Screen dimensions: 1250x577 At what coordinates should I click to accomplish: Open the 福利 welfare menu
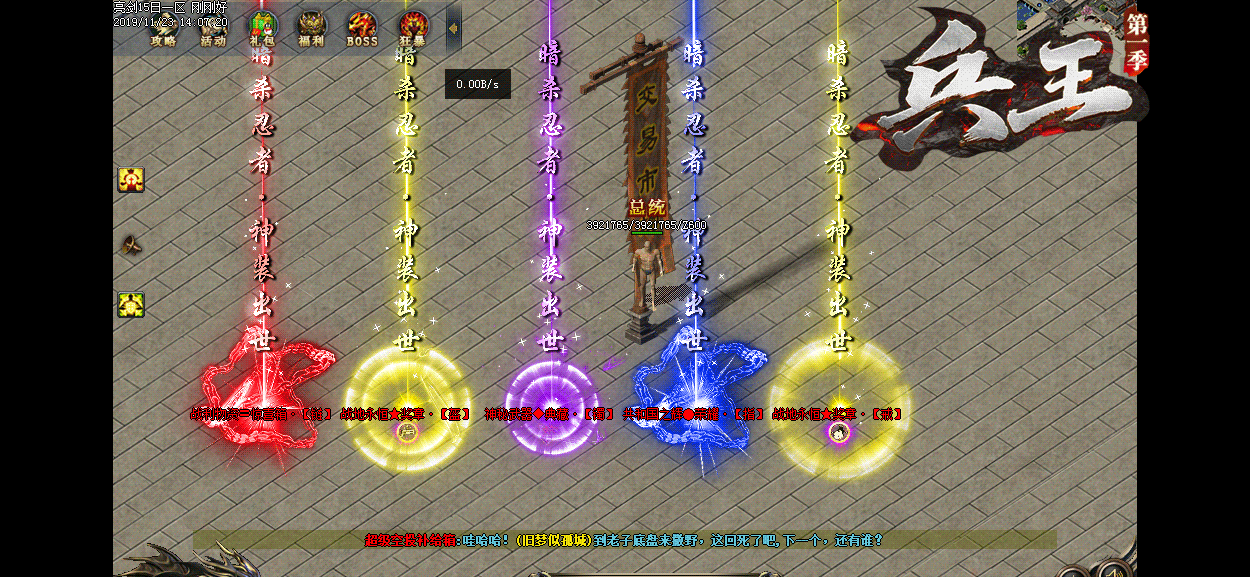tap(311, 28)
